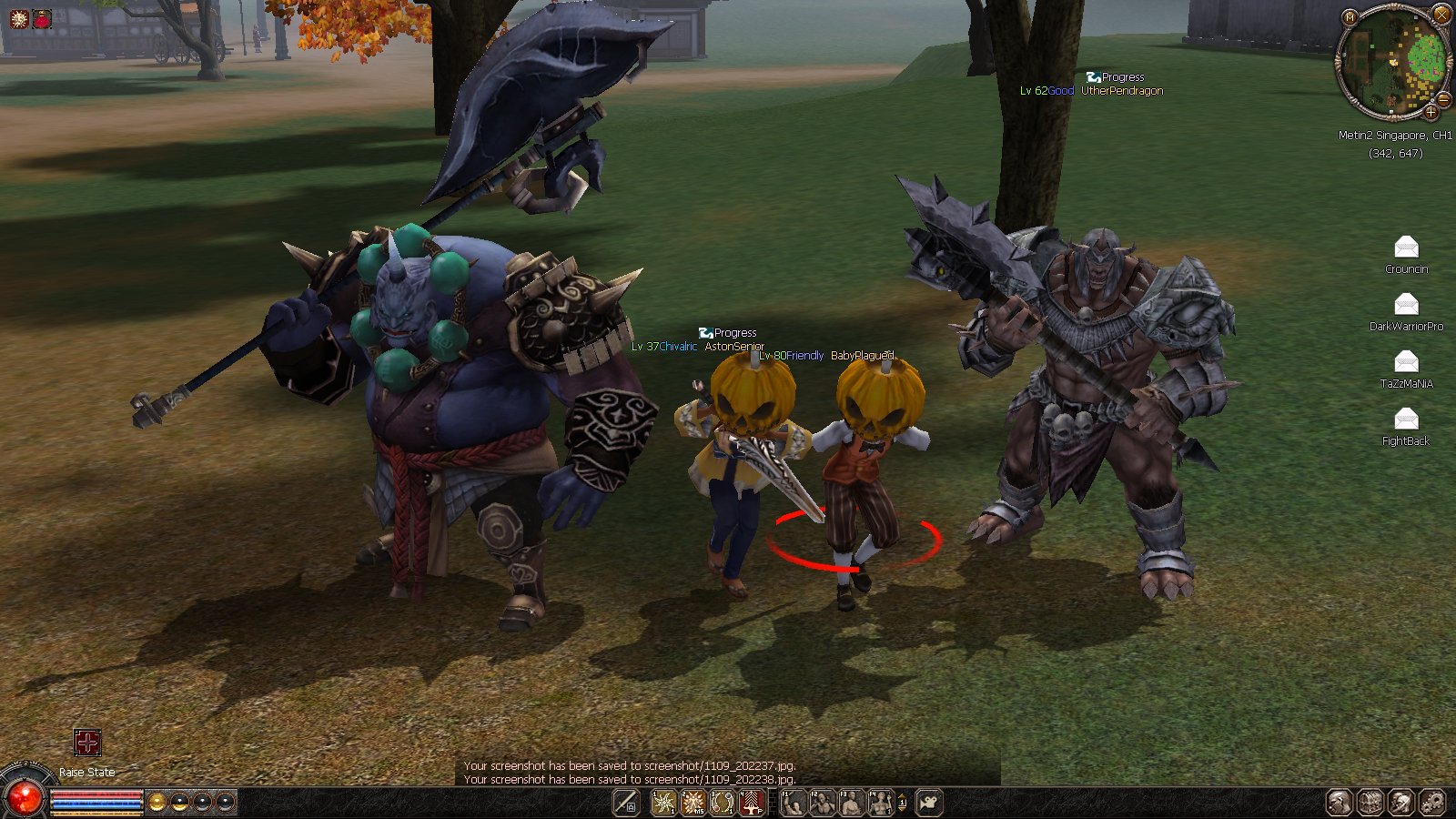This screenshot has width=1456, height=819.
Task: Open the whisper message from DarkWarriorPro
Action: click(x=1406, y=304)
